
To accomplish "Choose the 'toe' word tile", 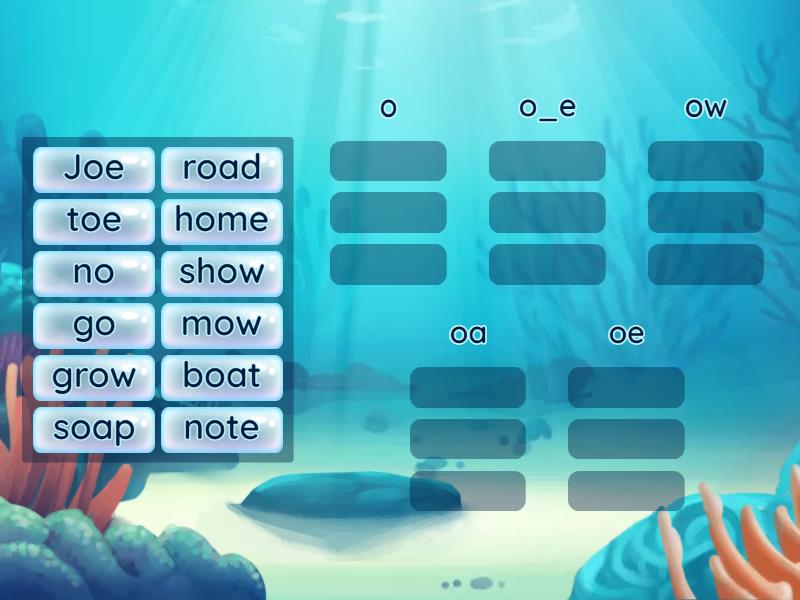I will pos(94,220).
